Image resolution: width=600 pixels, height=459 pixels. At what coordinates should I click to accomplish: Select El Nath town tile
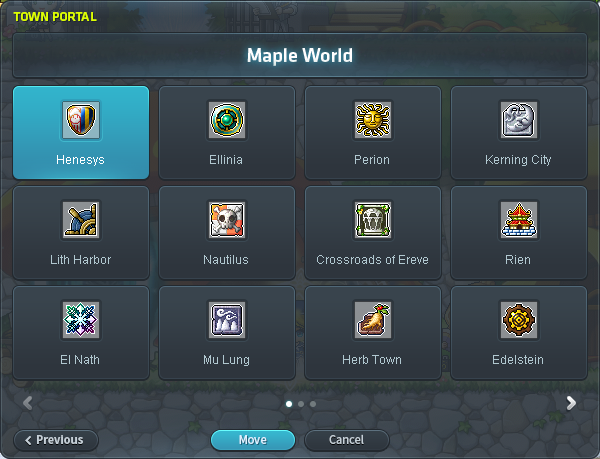81,332
